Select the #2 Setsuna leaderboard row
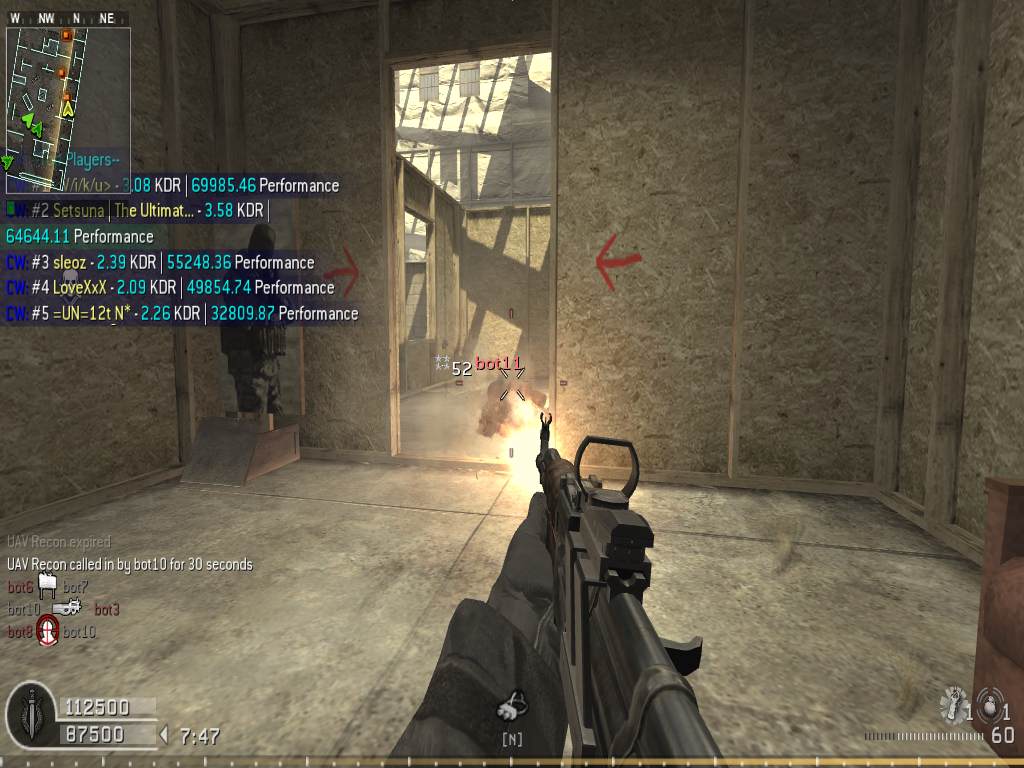This screenshot has height=768, width=1024. 136,211
